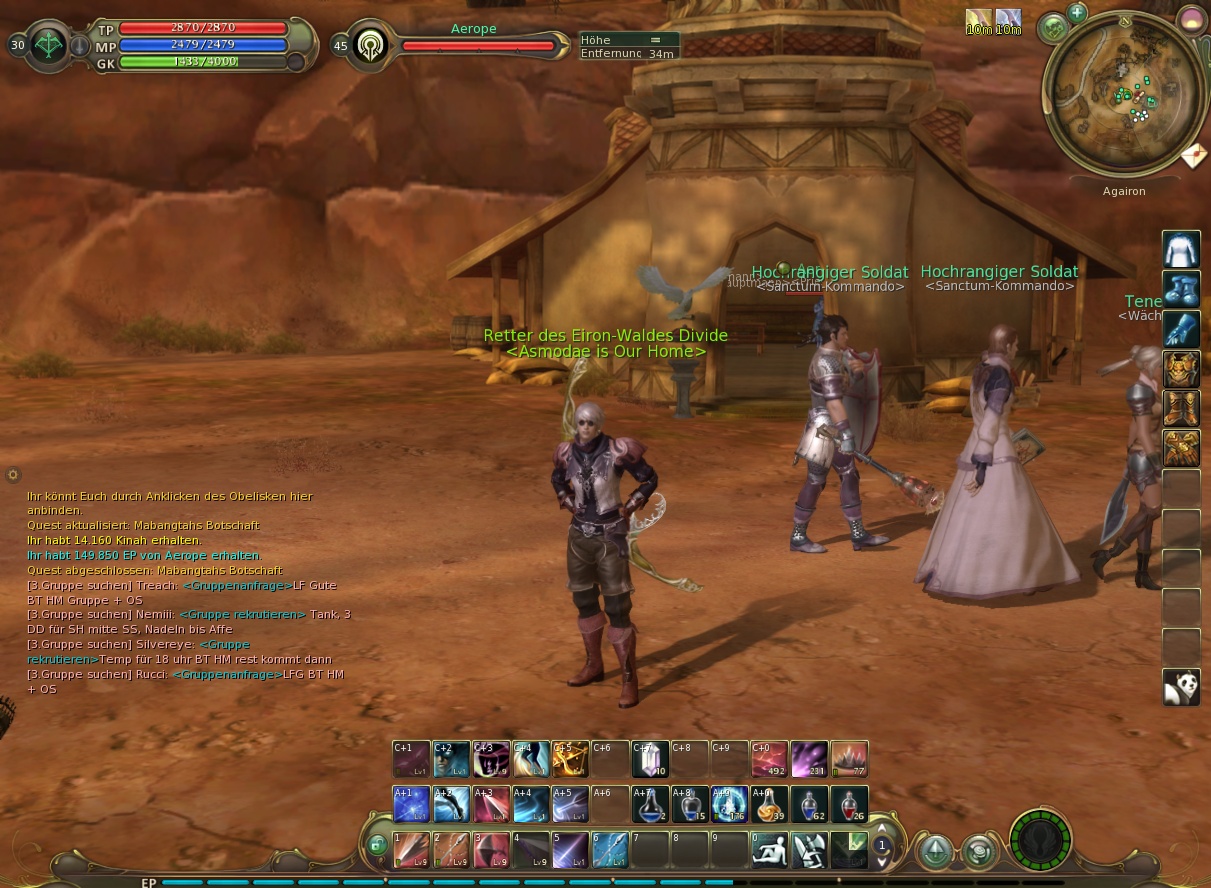Select the blue gloves side bar slot
The height and width of the screenshot is (888, 1211).
[1181, 329]
